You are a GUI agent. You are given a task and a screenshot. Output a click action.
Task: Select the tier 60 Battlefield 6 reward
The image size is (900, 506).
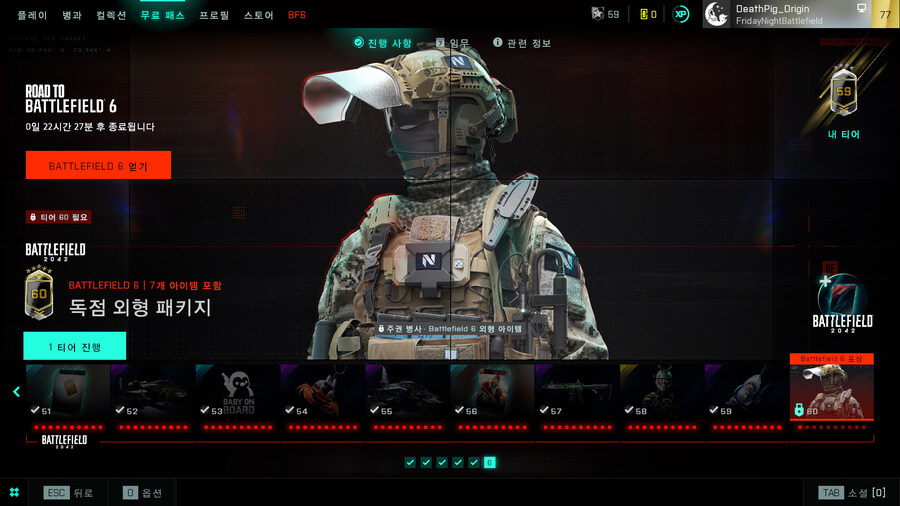click(x=832, y=392)
